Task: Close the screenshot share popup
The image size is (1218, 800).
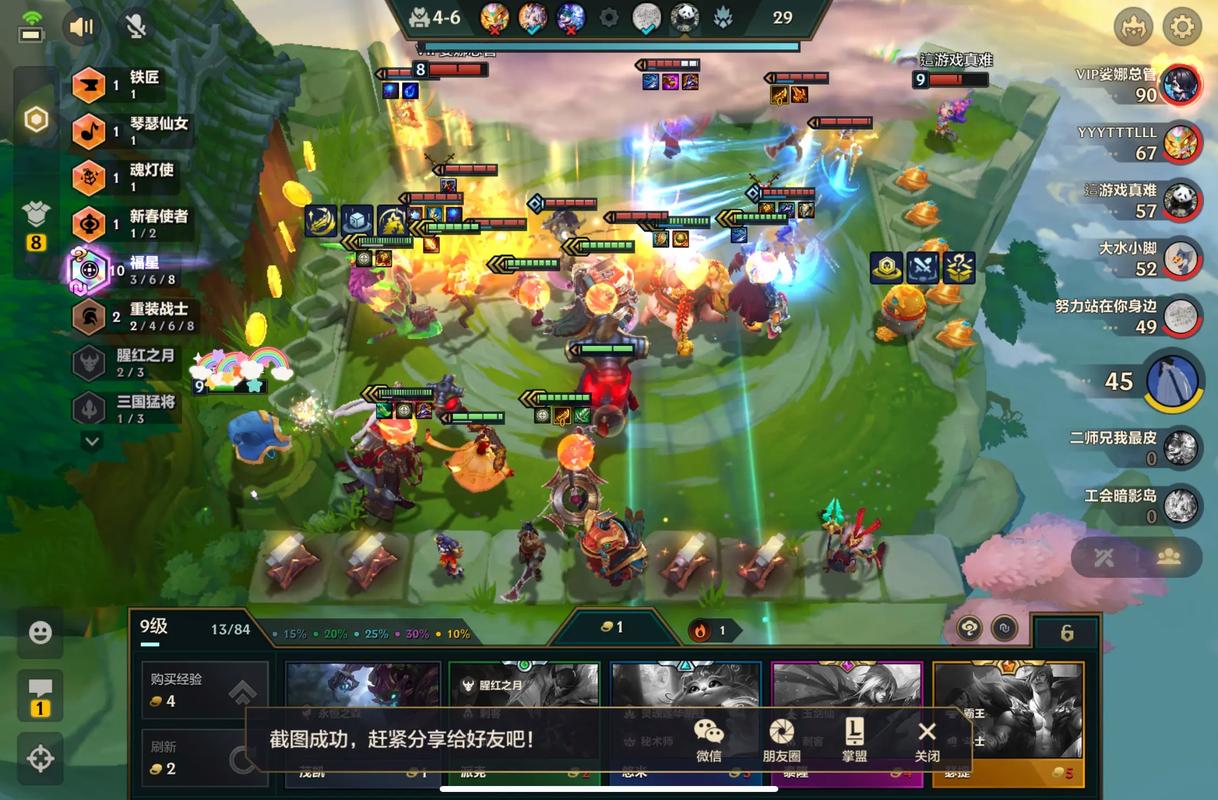Action: tap(927, 740)
